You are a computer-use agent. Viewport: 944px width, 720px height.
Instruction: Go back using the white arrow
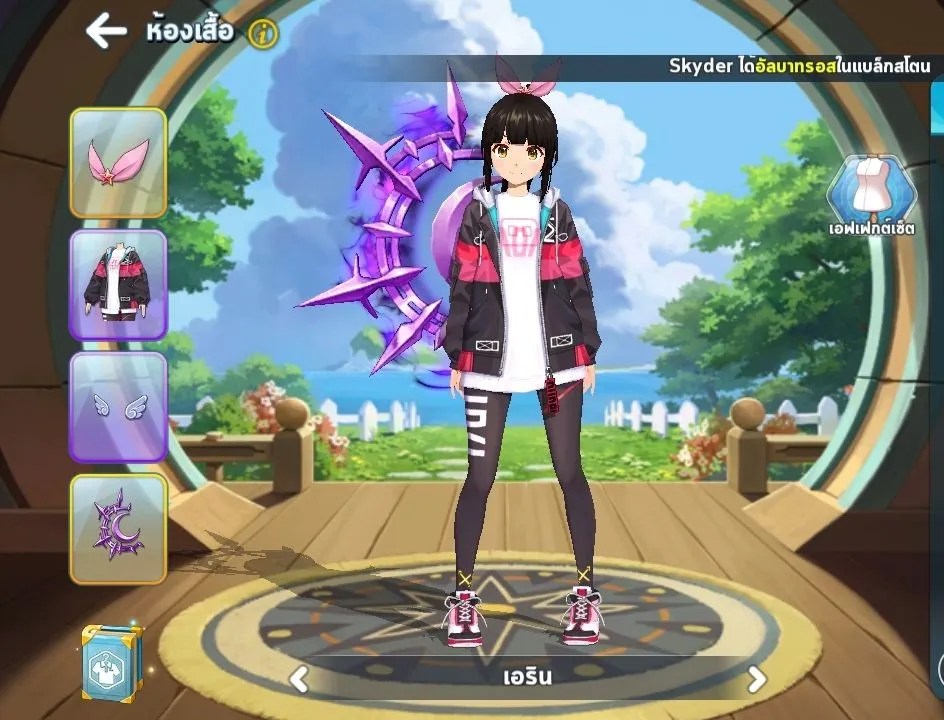pyautogui.click(x=106, y=31)
